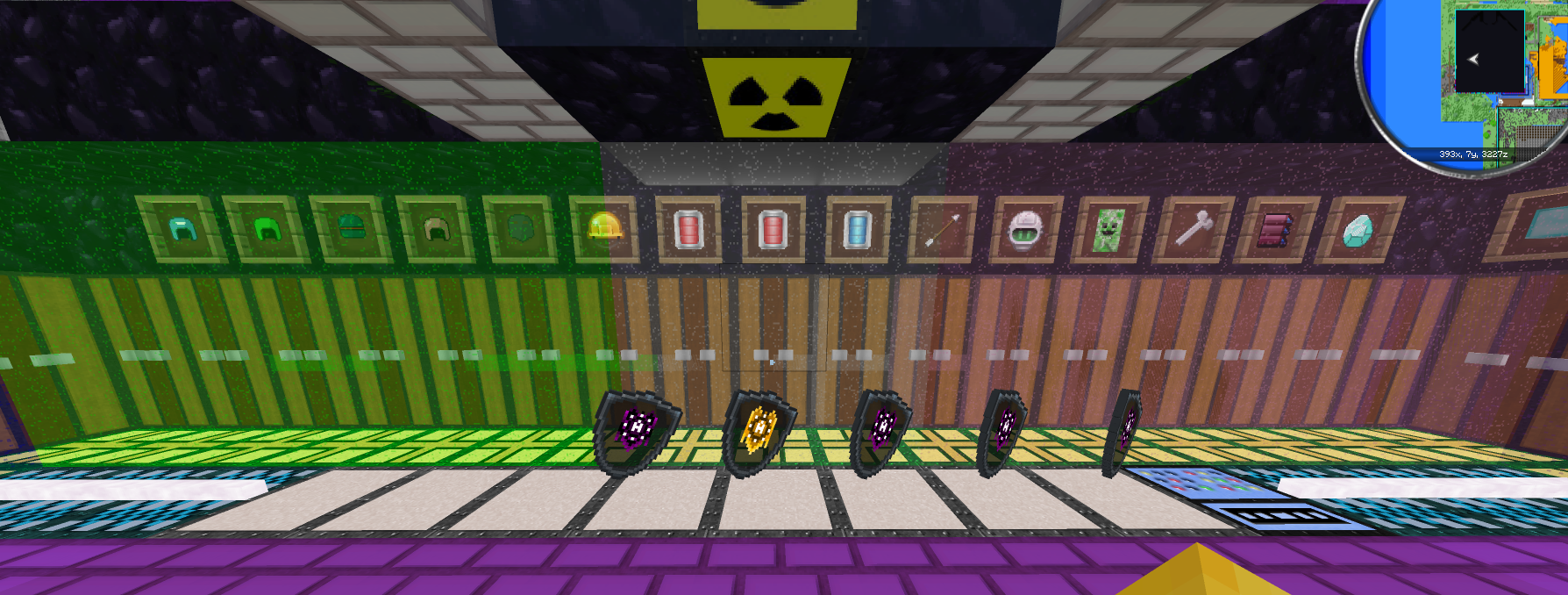Click the circular minimap
Viewport: 1568px width, 595px height.
(1473, 77)
